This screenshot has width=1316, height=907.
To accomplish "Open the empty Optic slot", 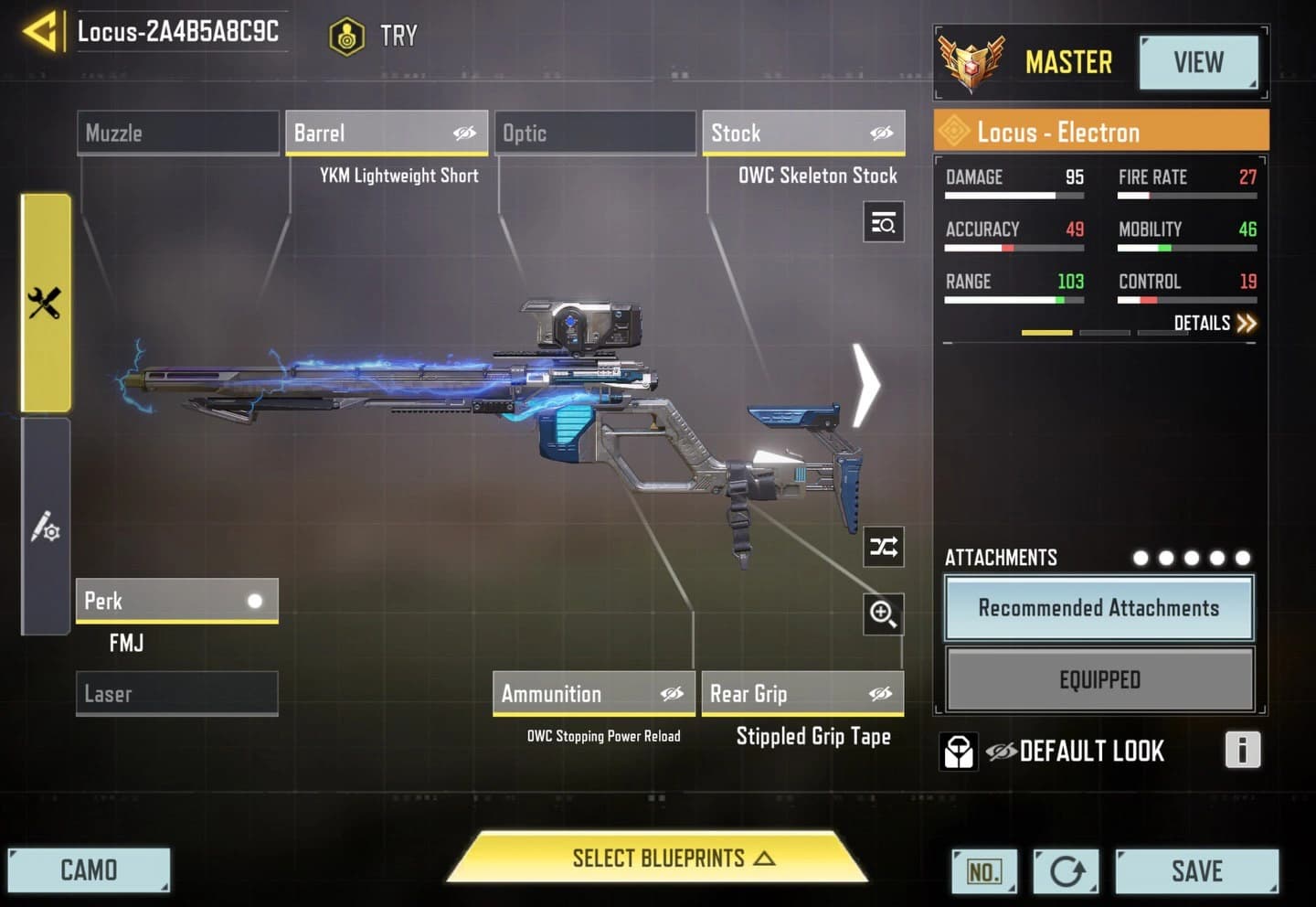I will tap(595, 133).
